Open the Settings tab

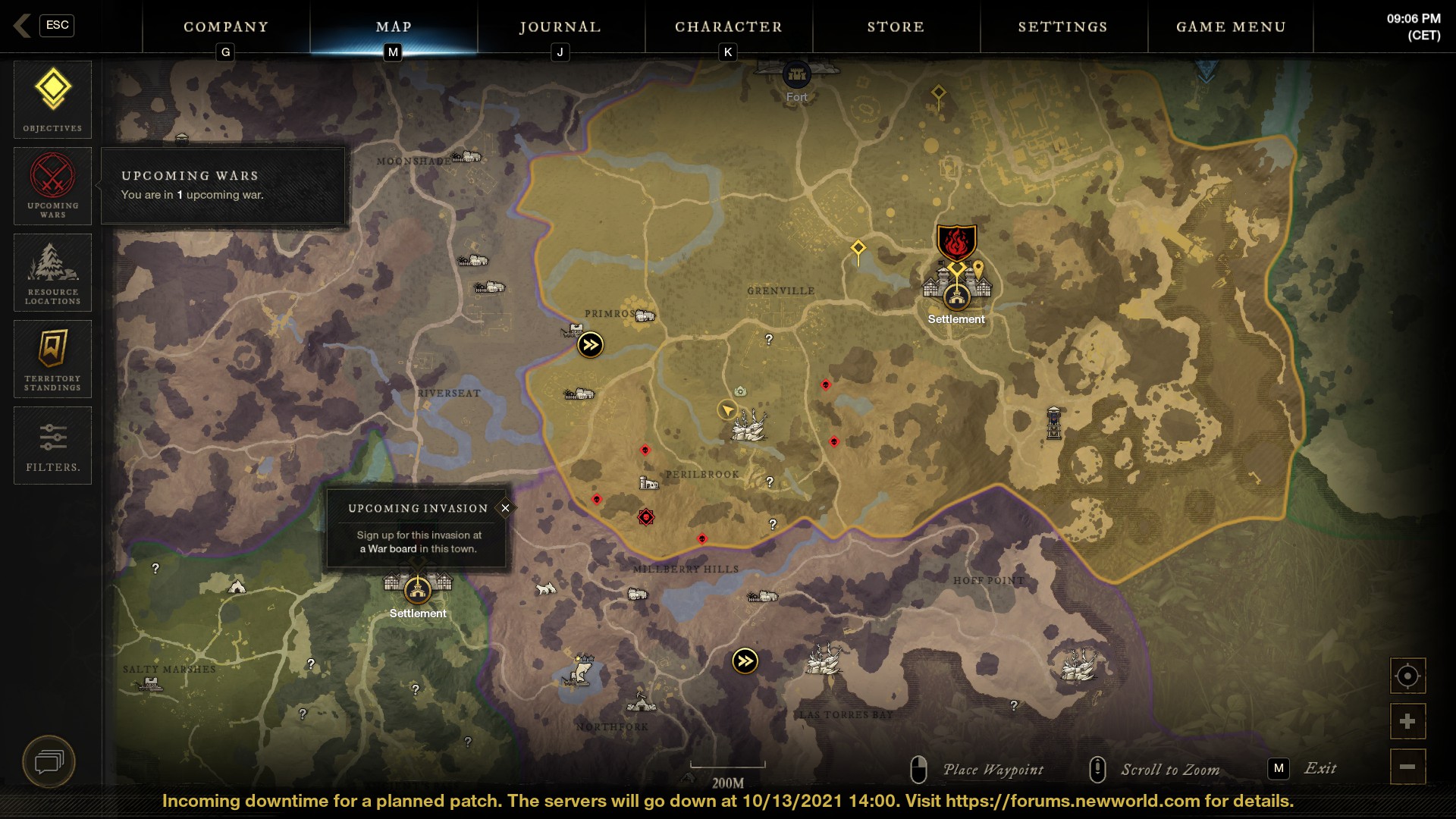coord(1062,27)
